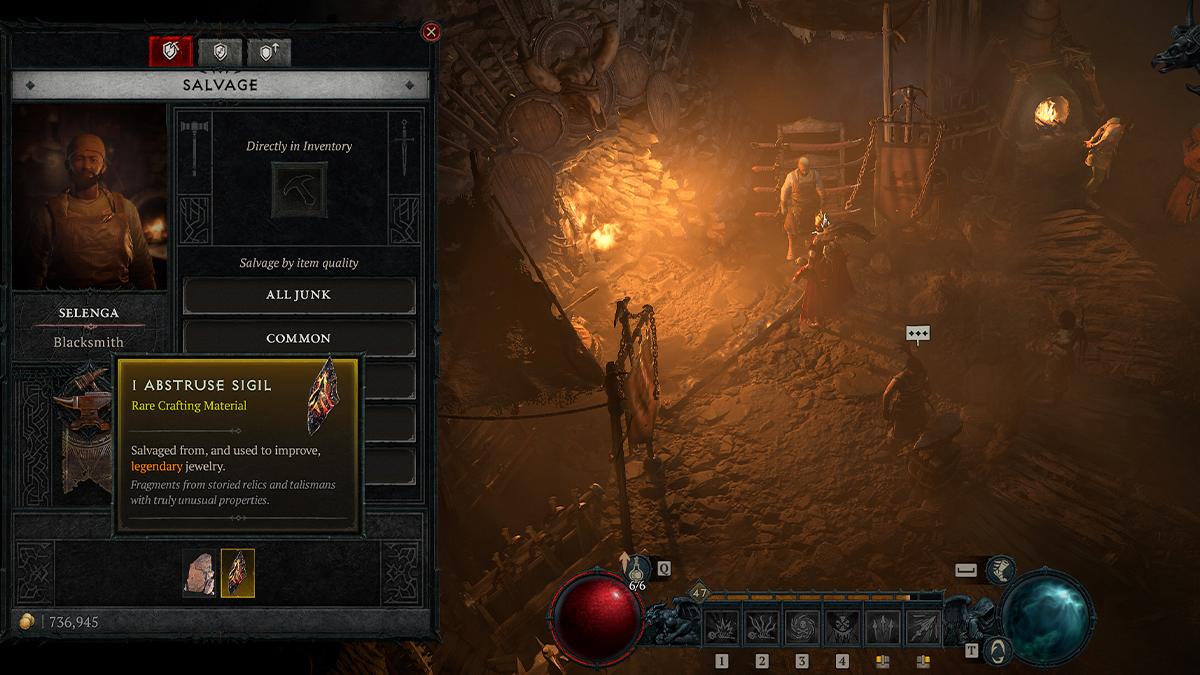Salvage all Common quality items
Viewport: 1200px width, 675px height.
pos(299,338)
